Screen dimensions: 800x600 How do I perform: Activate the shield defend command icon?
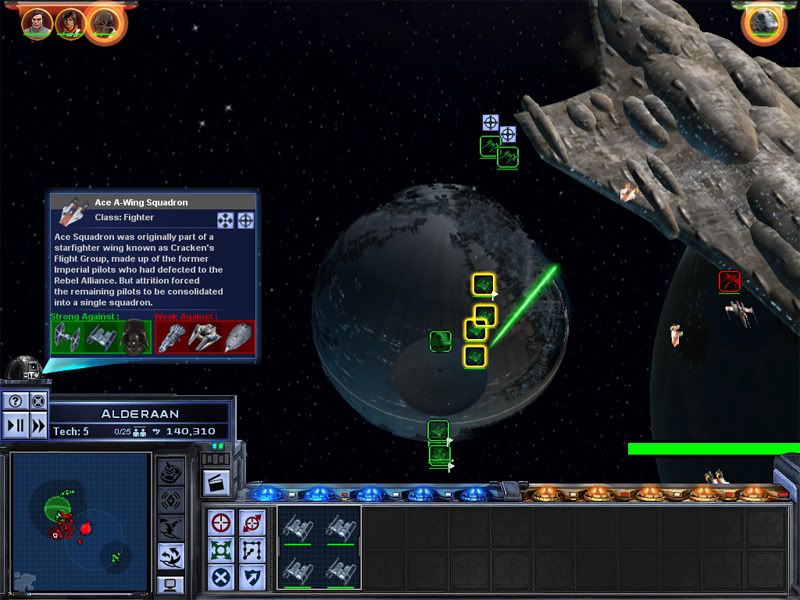coord(252,576)
